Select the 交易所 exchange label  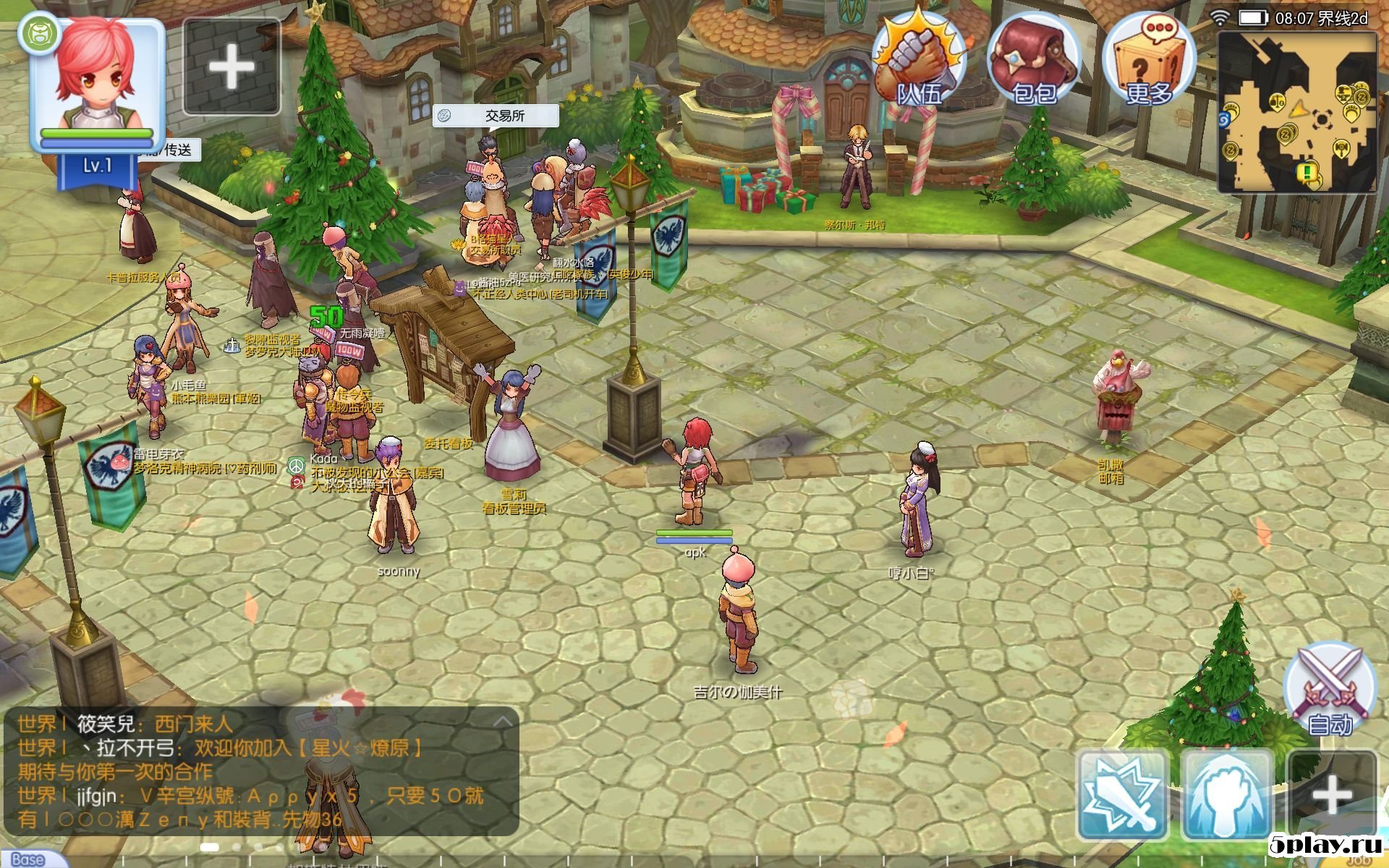tap(496, 116)
